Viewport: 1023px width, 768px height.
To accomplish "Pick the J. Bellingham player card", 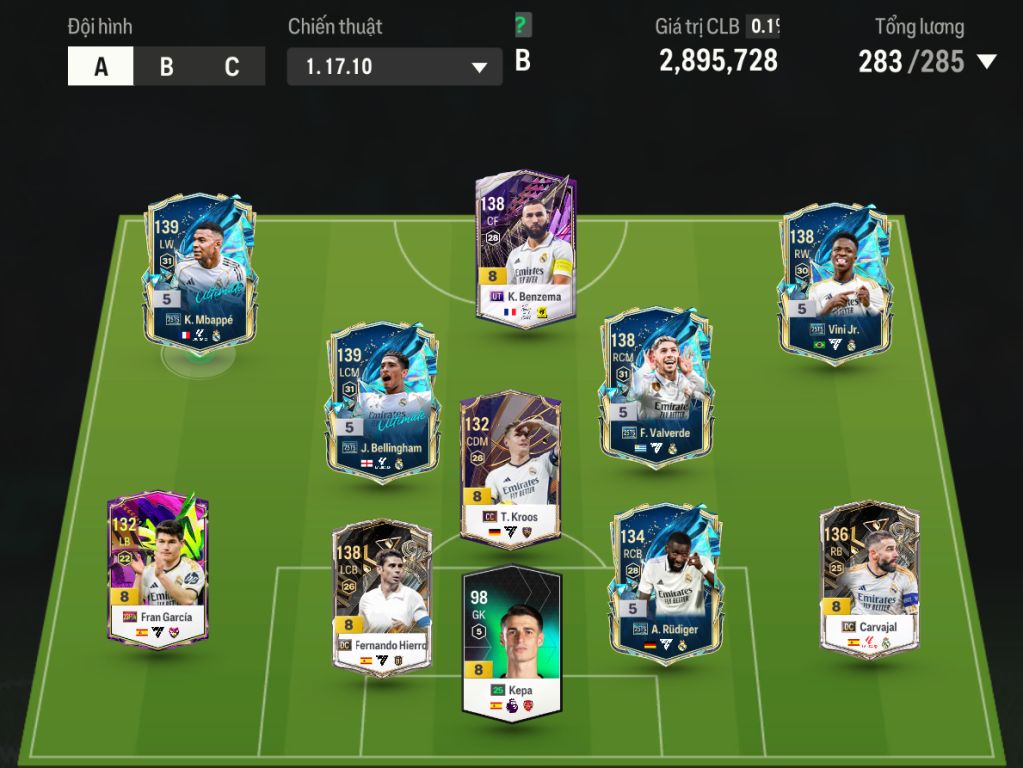I will (x=382, y=400).
